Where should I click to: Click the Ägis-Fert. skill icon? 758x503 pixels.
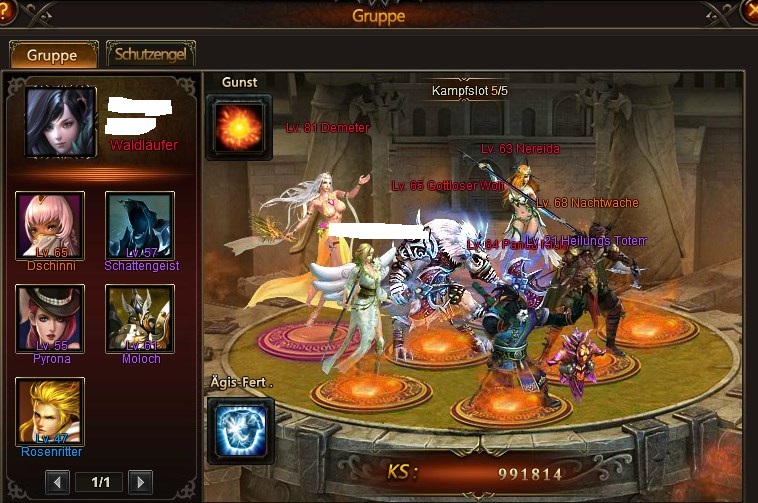[239, 430]
